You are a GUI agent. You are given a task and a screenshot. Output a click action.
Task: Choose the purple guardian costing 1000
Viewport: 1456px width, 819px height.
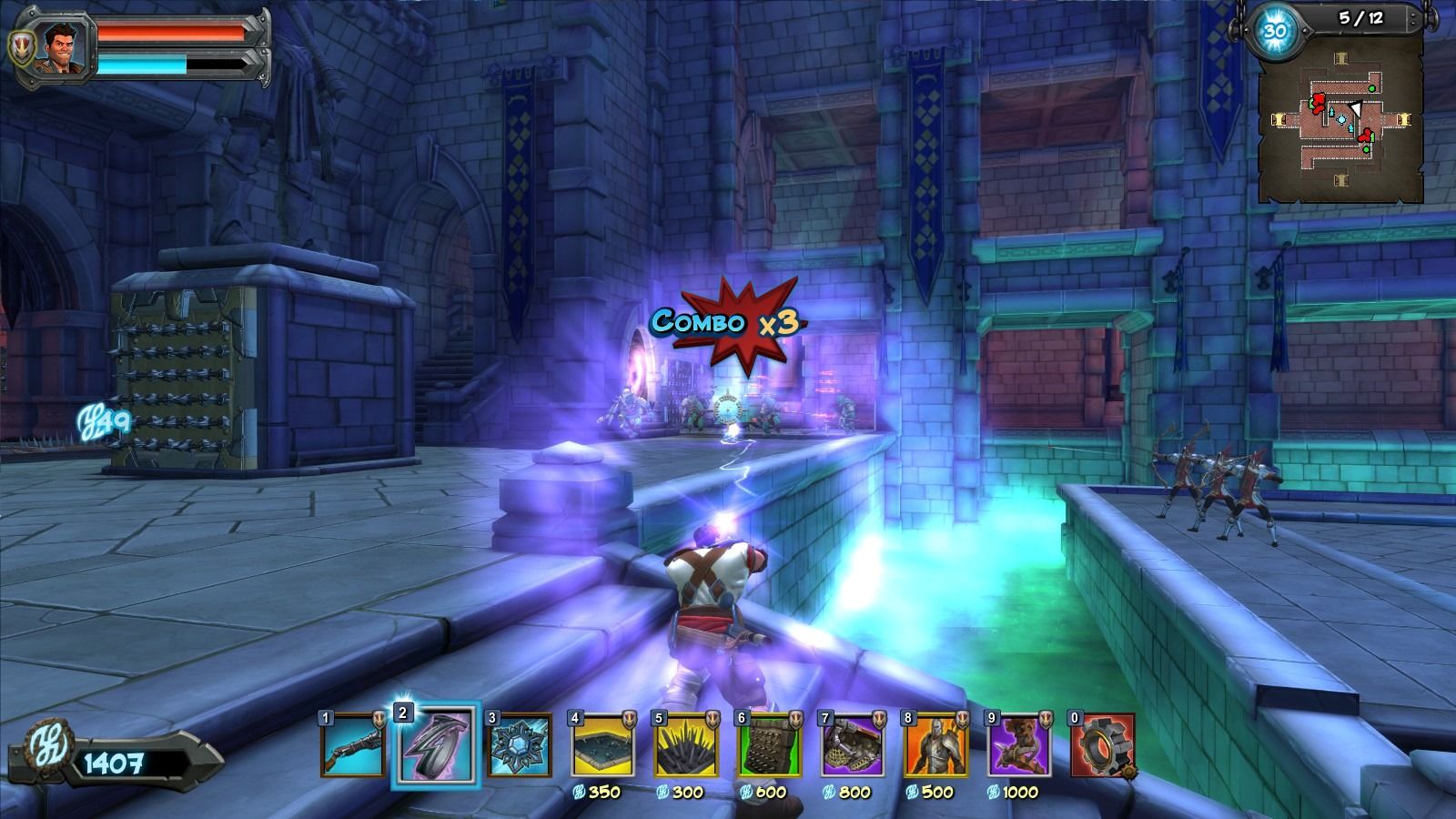coord(1020,745)
